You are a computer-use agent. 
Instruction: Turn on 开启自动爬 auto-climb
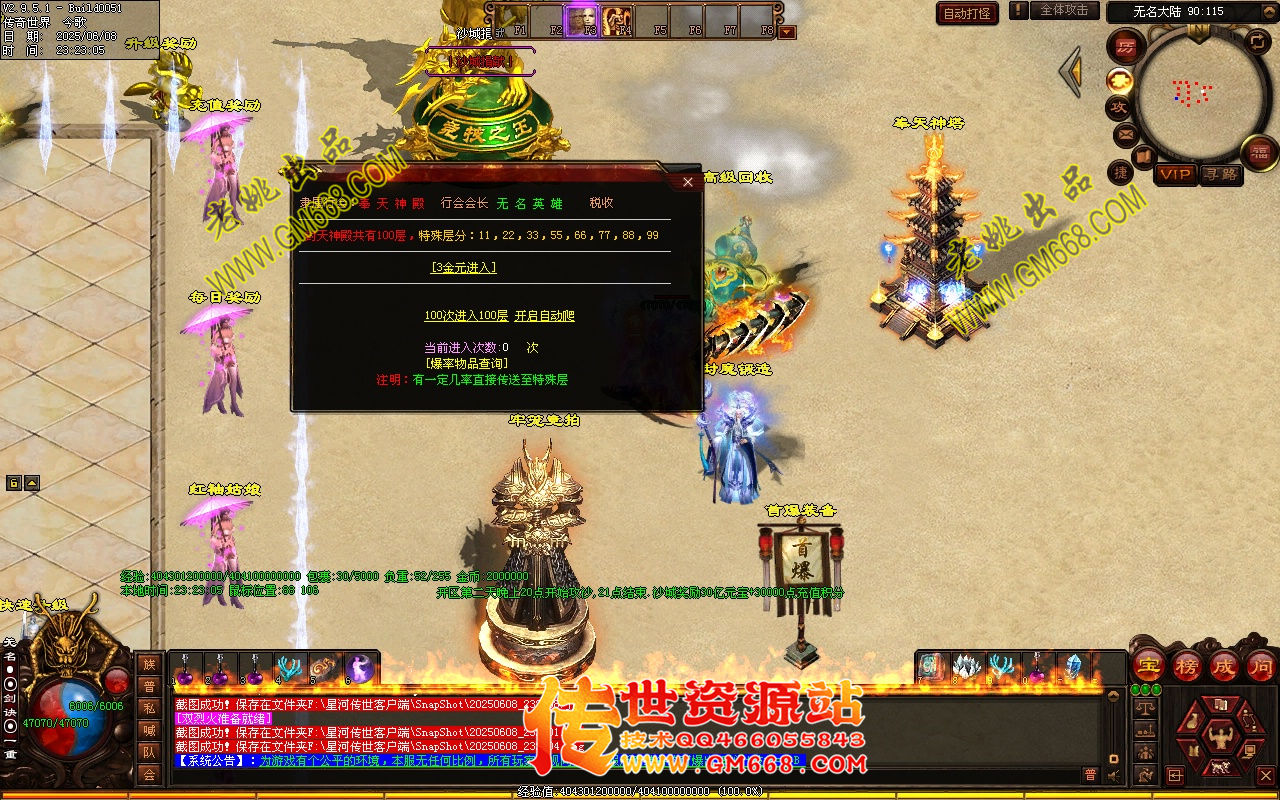click(545, 316)
